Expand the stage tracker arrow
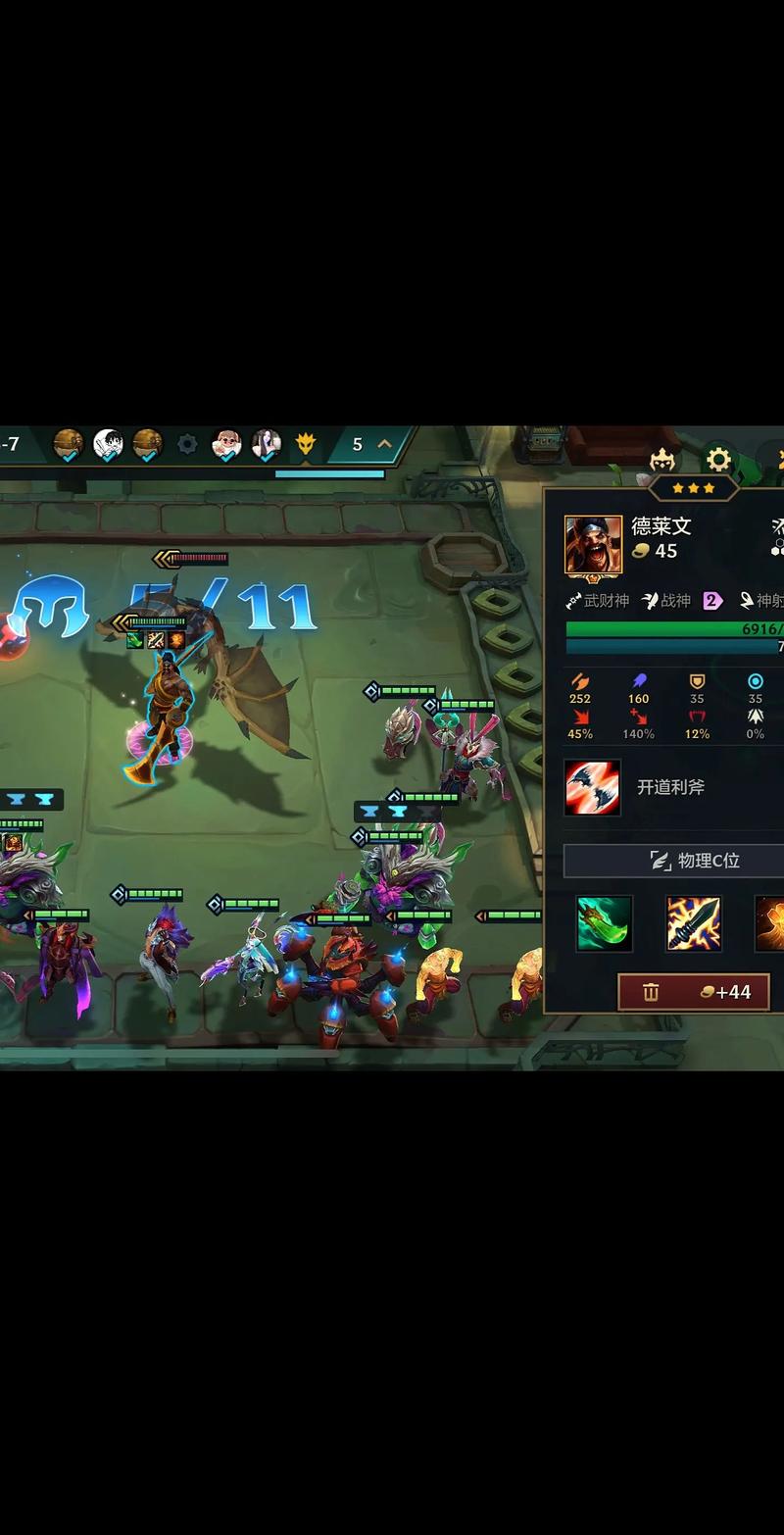This screenshot has width=784, height=1535. [x=385, y=444]
